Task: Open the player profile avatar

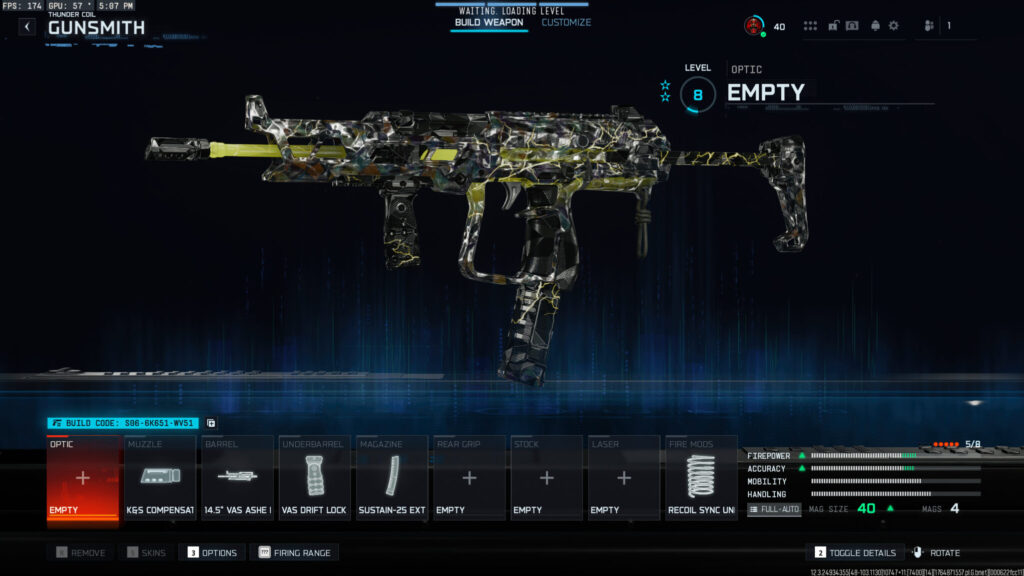Action: pyautogui.click(x=754, y=26)
